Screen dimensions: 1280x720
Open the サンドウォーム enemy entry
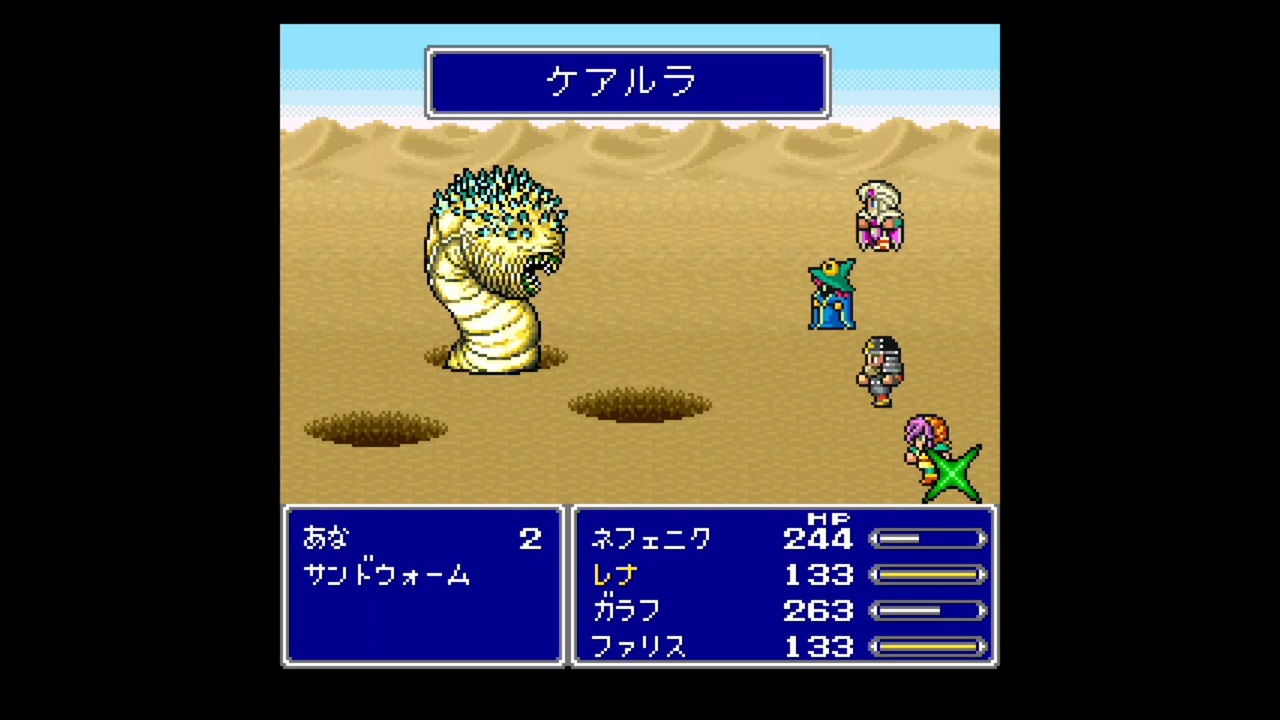[x=388, y=575]
